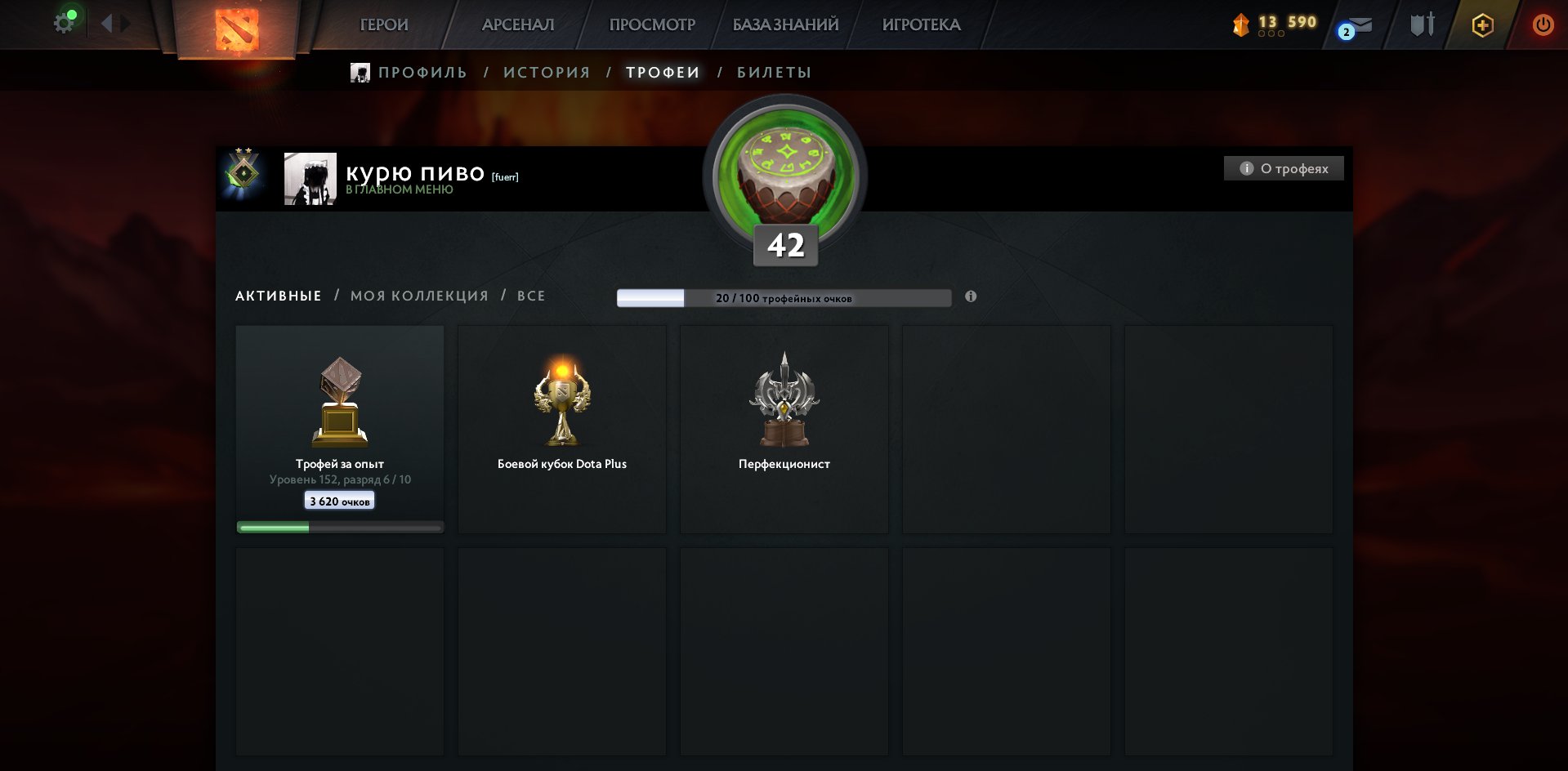Viewport: 1568px width, 771px height.
Task: Switch to МОЯ КОЛЛЕКЦИЯ view
Action: pos(419,296)
